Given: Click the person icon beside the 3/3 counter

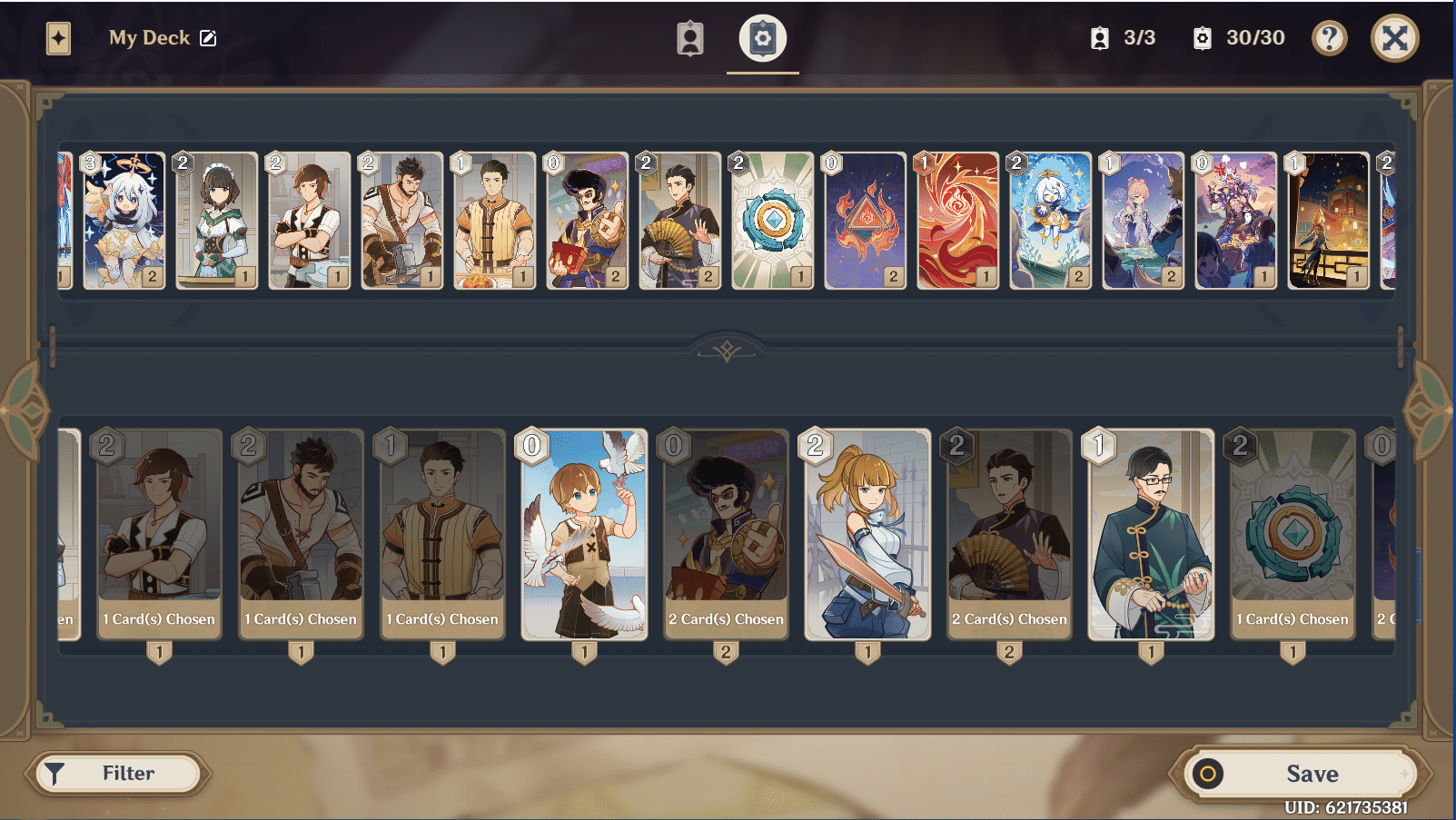Looking at the screenshot, I should tap(1102, 37).
